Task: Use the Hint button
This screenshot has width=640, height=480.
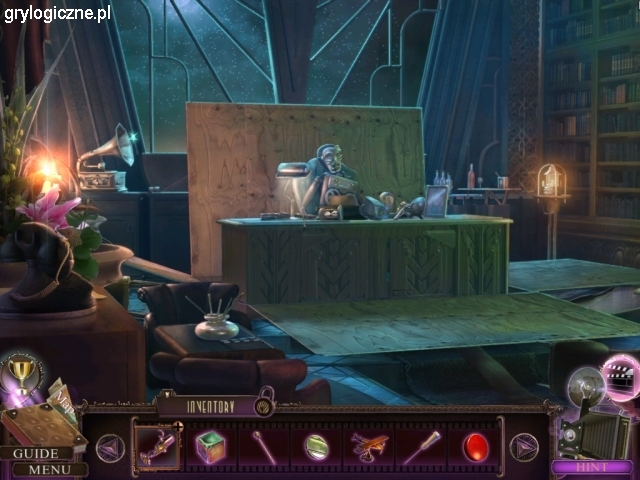Action: [591, 467]
